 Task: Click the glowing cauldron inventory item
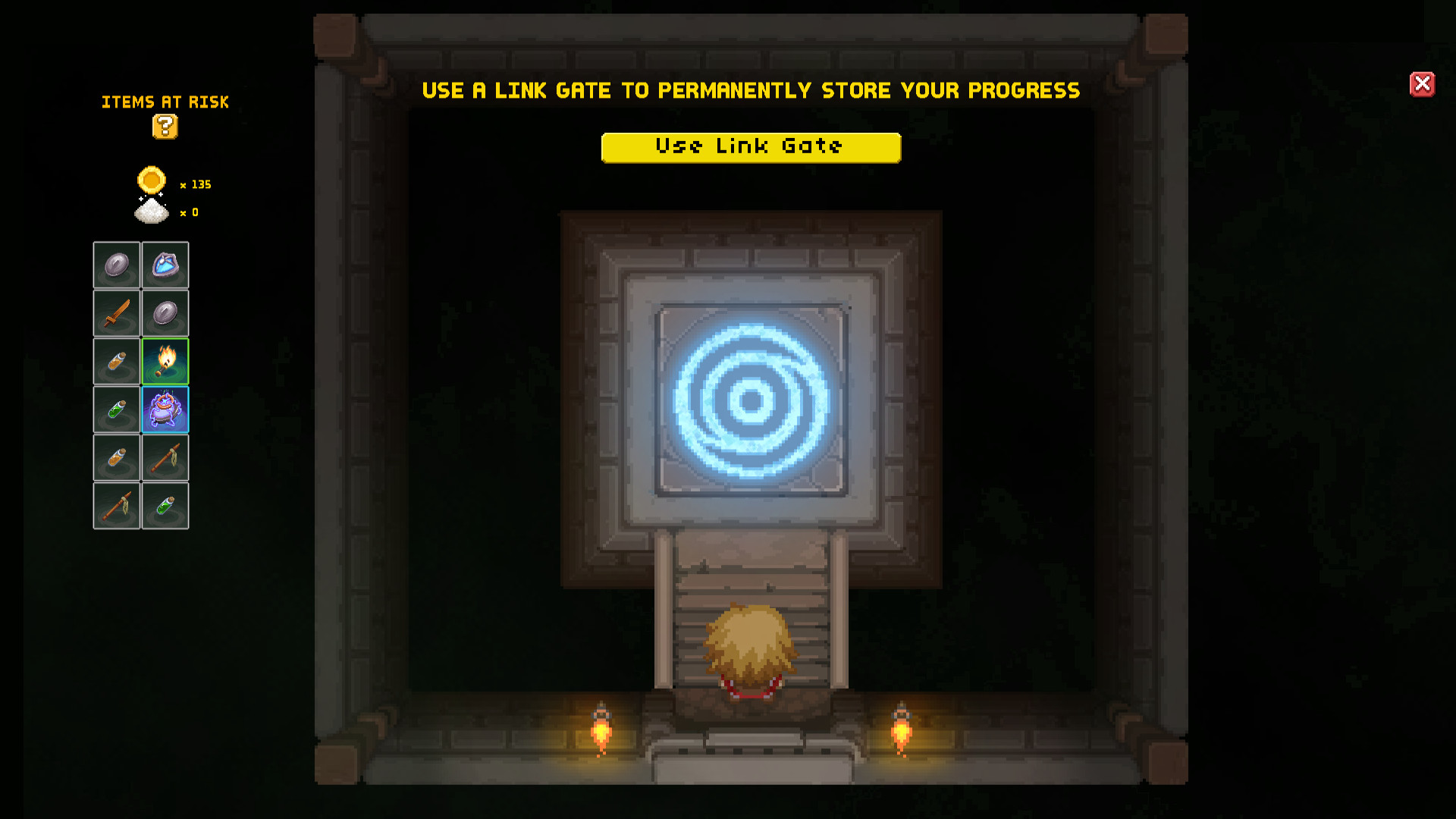coord(165,409)
